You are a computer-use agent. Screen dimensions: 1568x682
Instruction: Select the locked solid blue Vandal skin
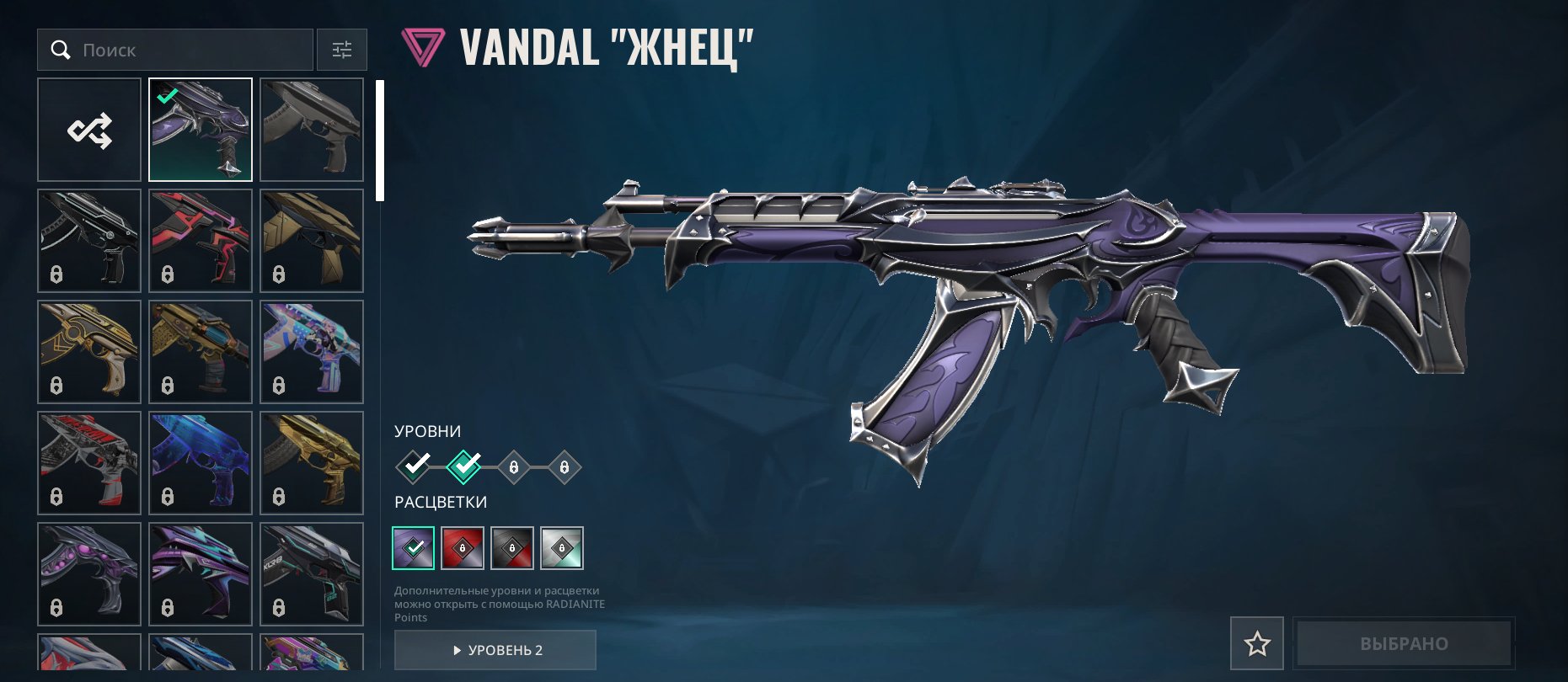201,463
